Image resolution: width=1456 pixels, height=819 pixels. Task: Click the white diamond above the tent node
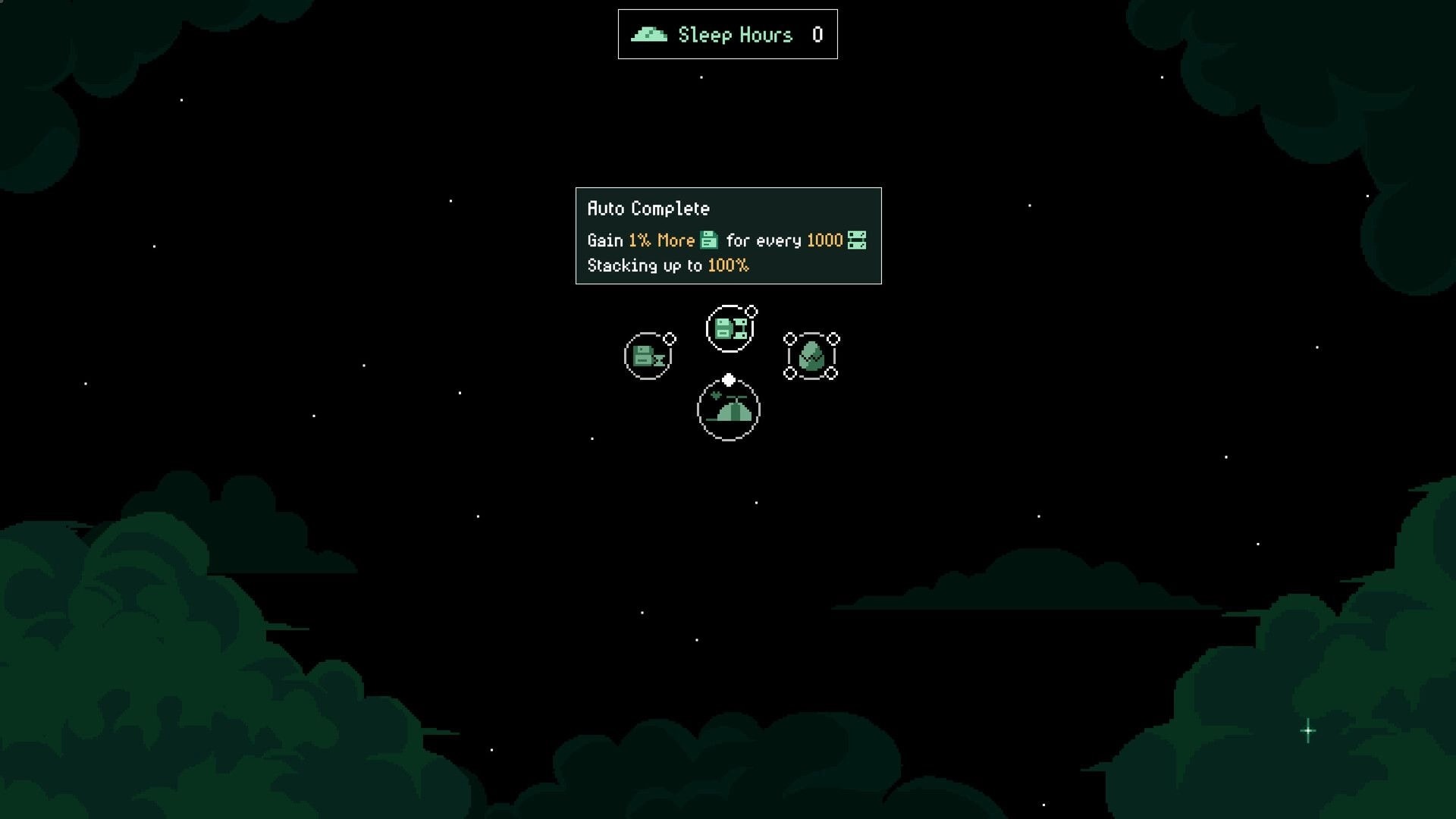pyautogui.click(x=728, y=381)
